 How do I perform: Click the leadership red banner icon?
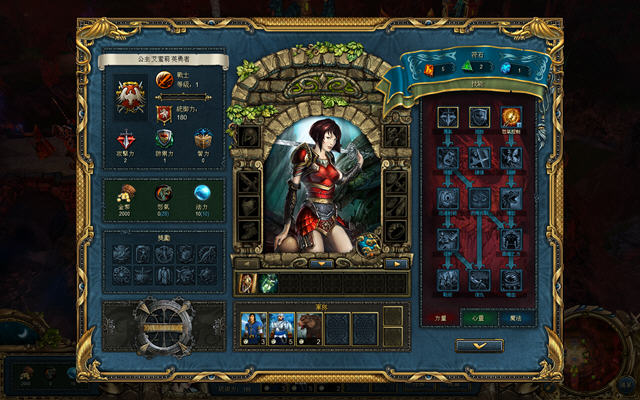click(165, 112)
